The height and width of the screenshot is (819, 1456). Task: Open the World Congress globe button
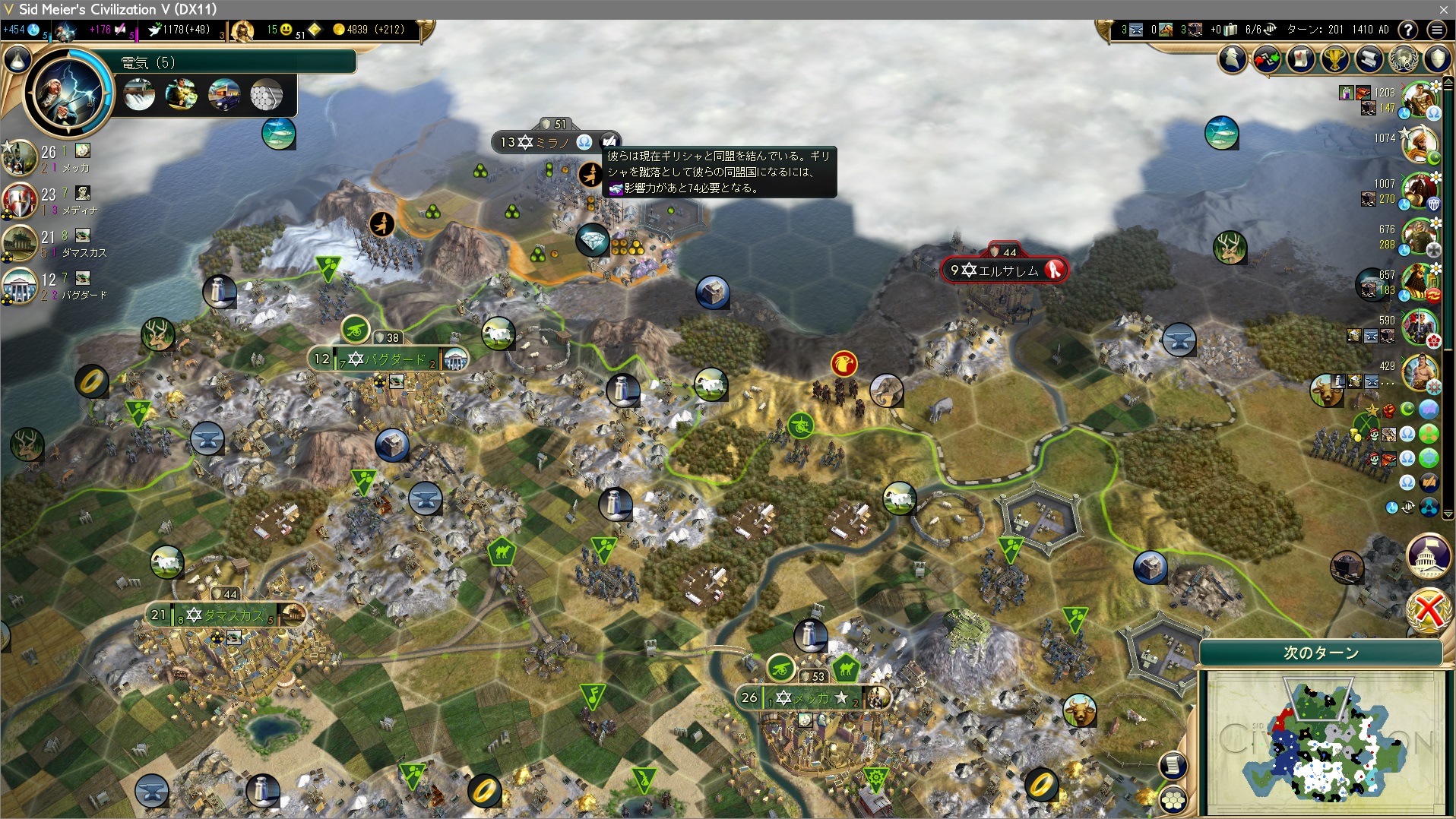click(1404, 58)
